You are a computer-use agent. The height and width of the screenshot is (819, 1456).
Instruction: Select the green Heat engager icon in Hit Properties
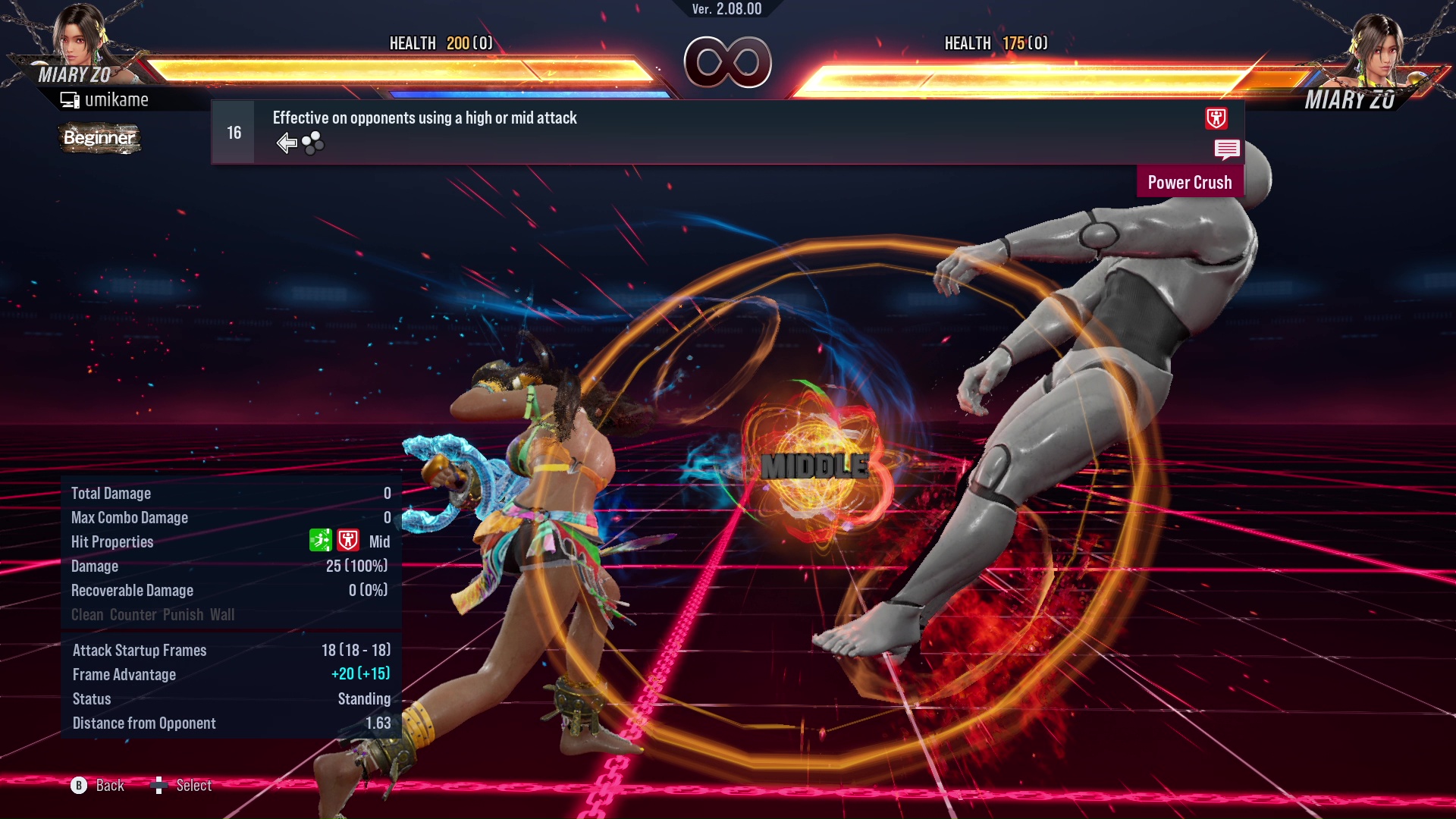click(321, 541)
